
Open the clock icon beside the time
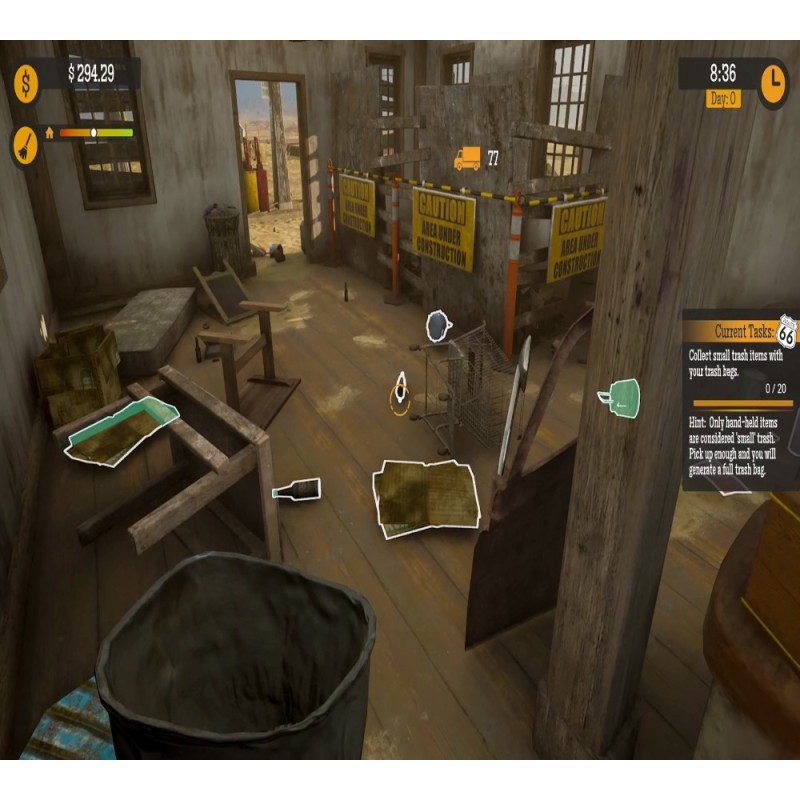pyautogui.click(x=773, y=83)
